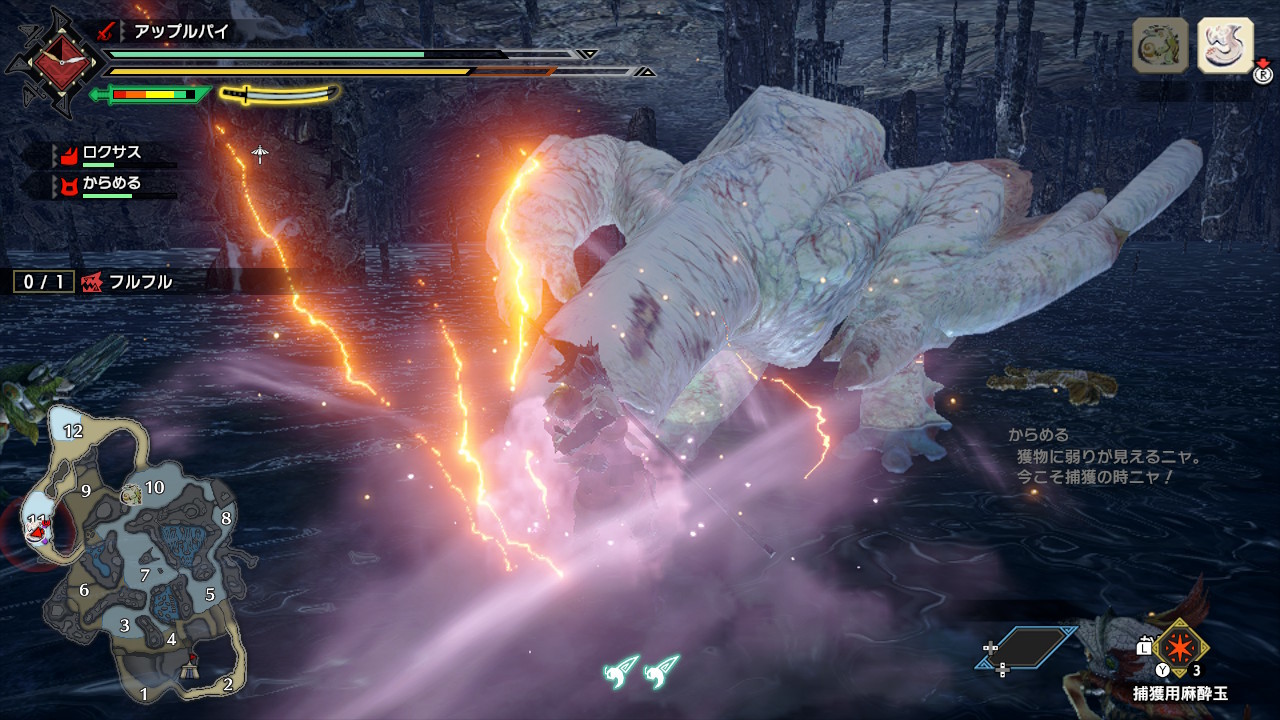Select party member ロクサス

(x=110, y=153)
